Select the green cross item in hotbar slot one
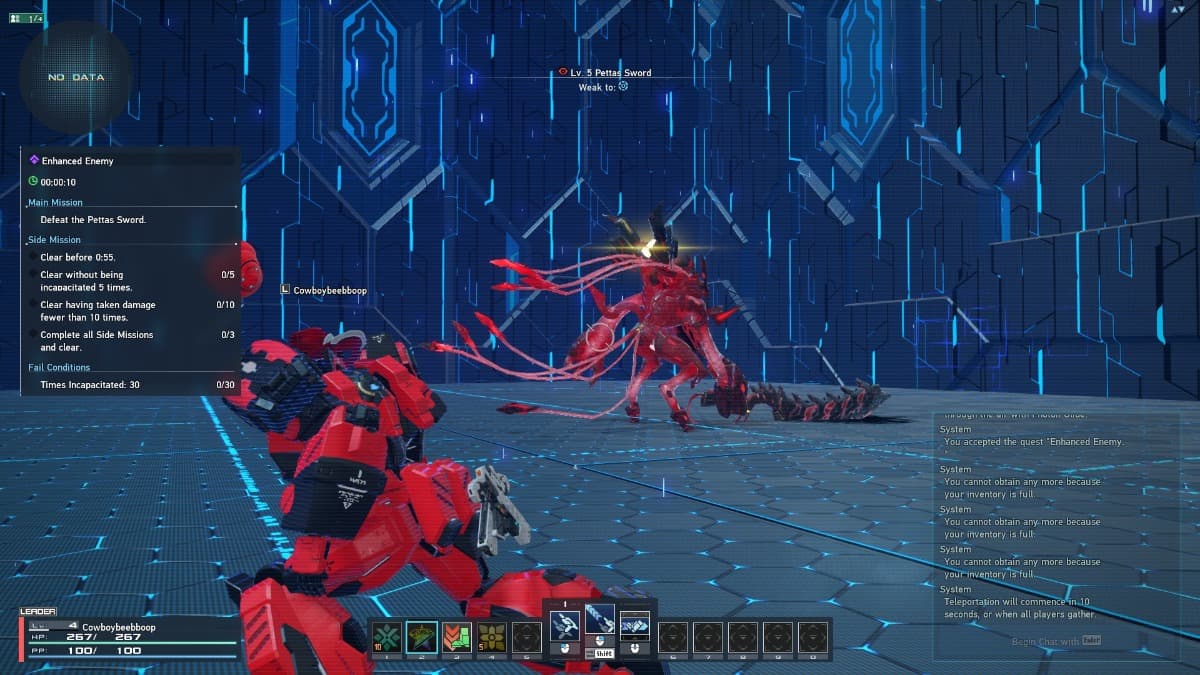Viewport: 1200px width, 675px height. pos(387,635)
